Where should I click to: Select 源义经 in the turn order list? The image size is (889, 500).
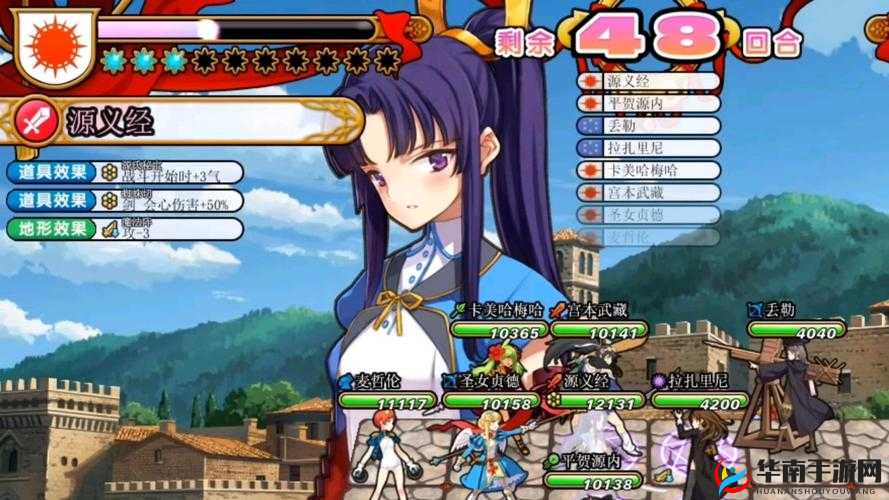[x=648, y=81]
